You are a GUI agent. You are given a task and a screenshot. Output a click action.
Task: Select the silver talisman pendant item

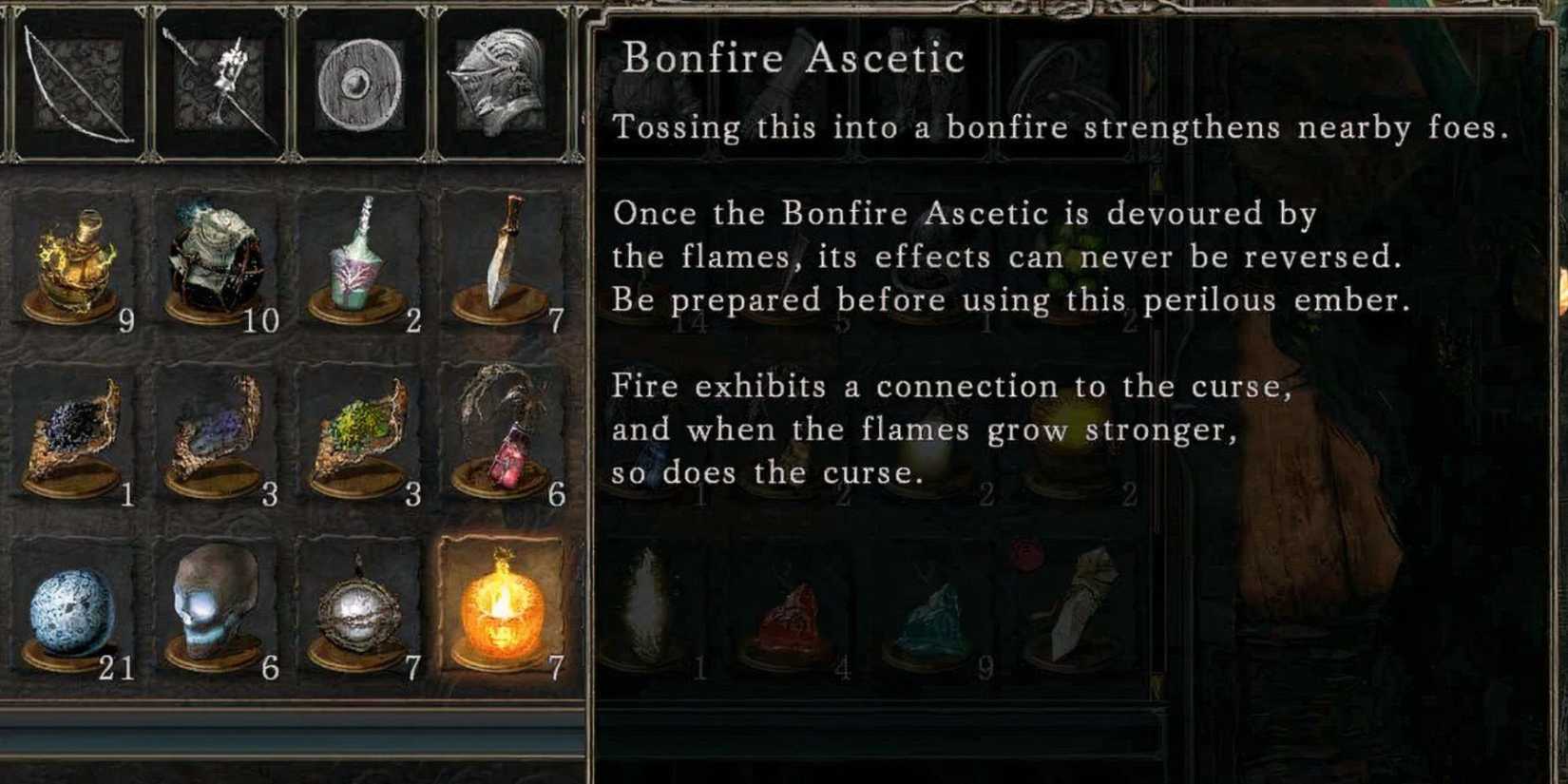click(354, 613)
